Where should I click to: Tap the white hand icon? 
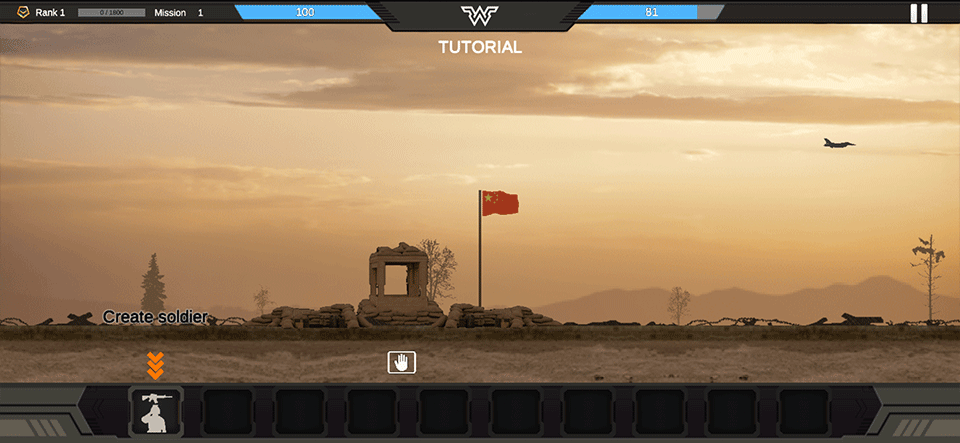pos(402,362)
